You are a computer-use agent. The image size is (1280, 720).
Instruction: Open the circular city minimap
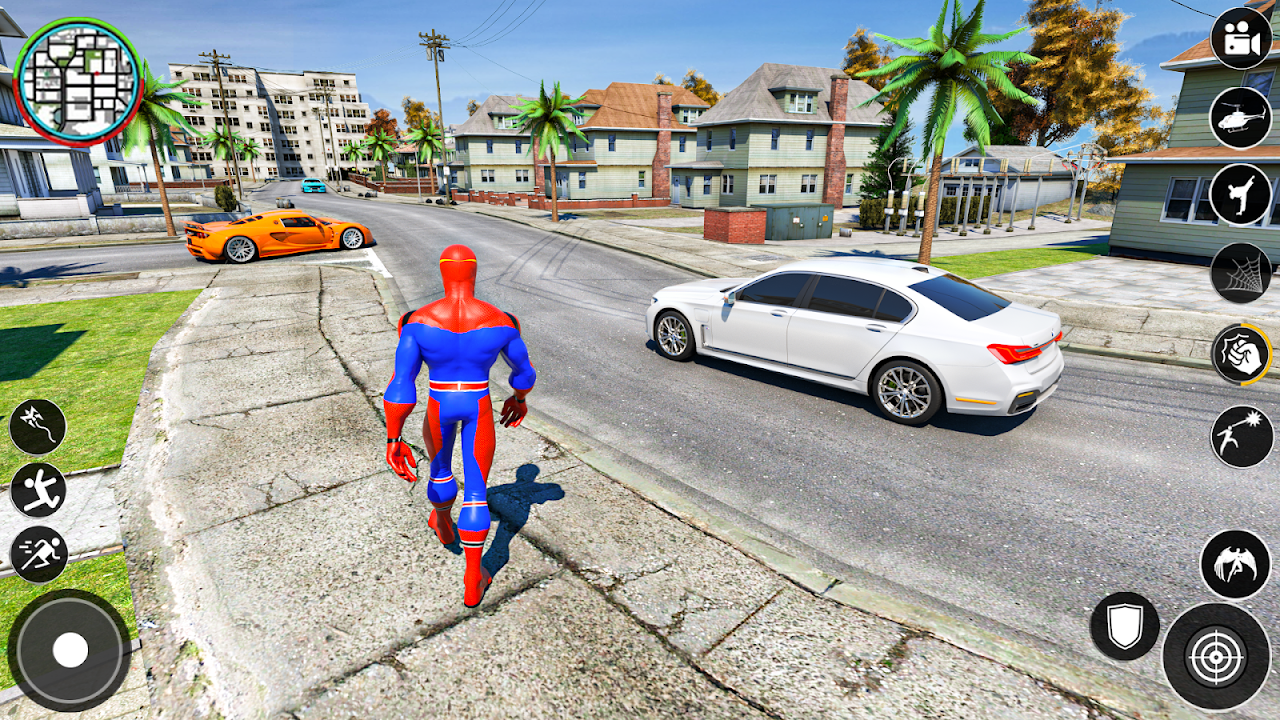[78, 81]
